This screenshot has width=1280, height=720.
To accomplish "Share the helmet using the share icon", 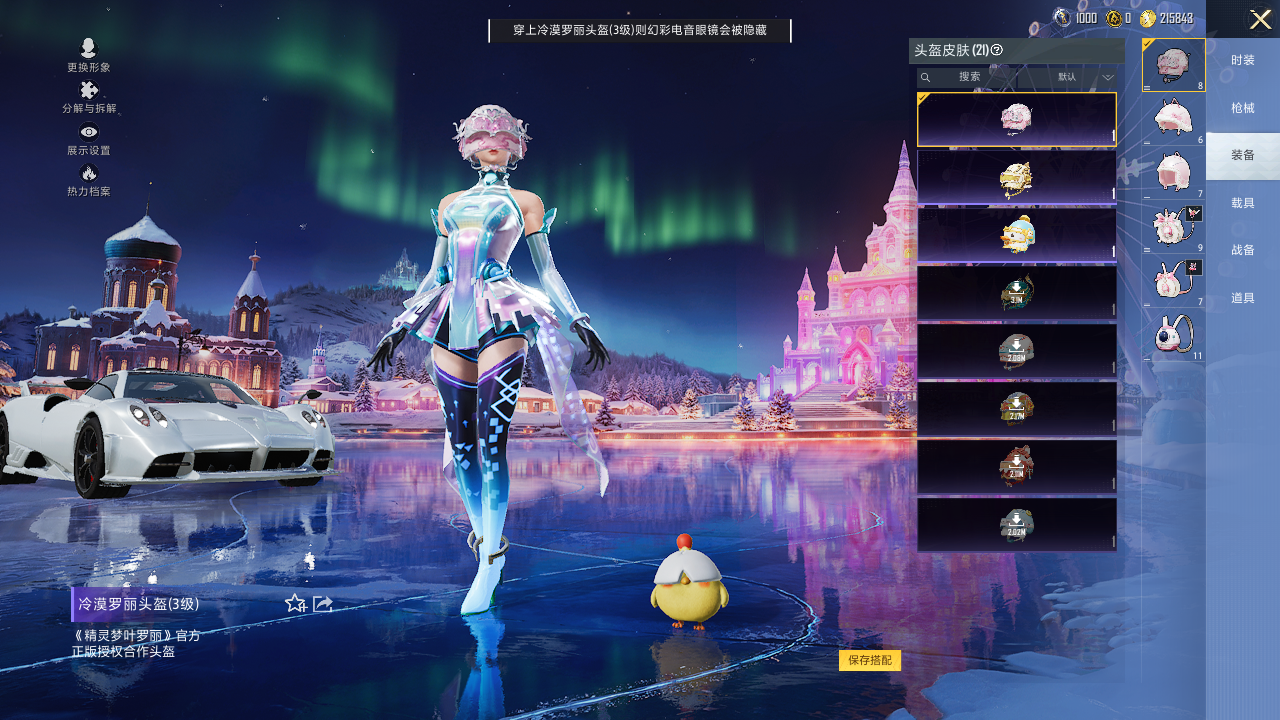I will click(323, 603).
